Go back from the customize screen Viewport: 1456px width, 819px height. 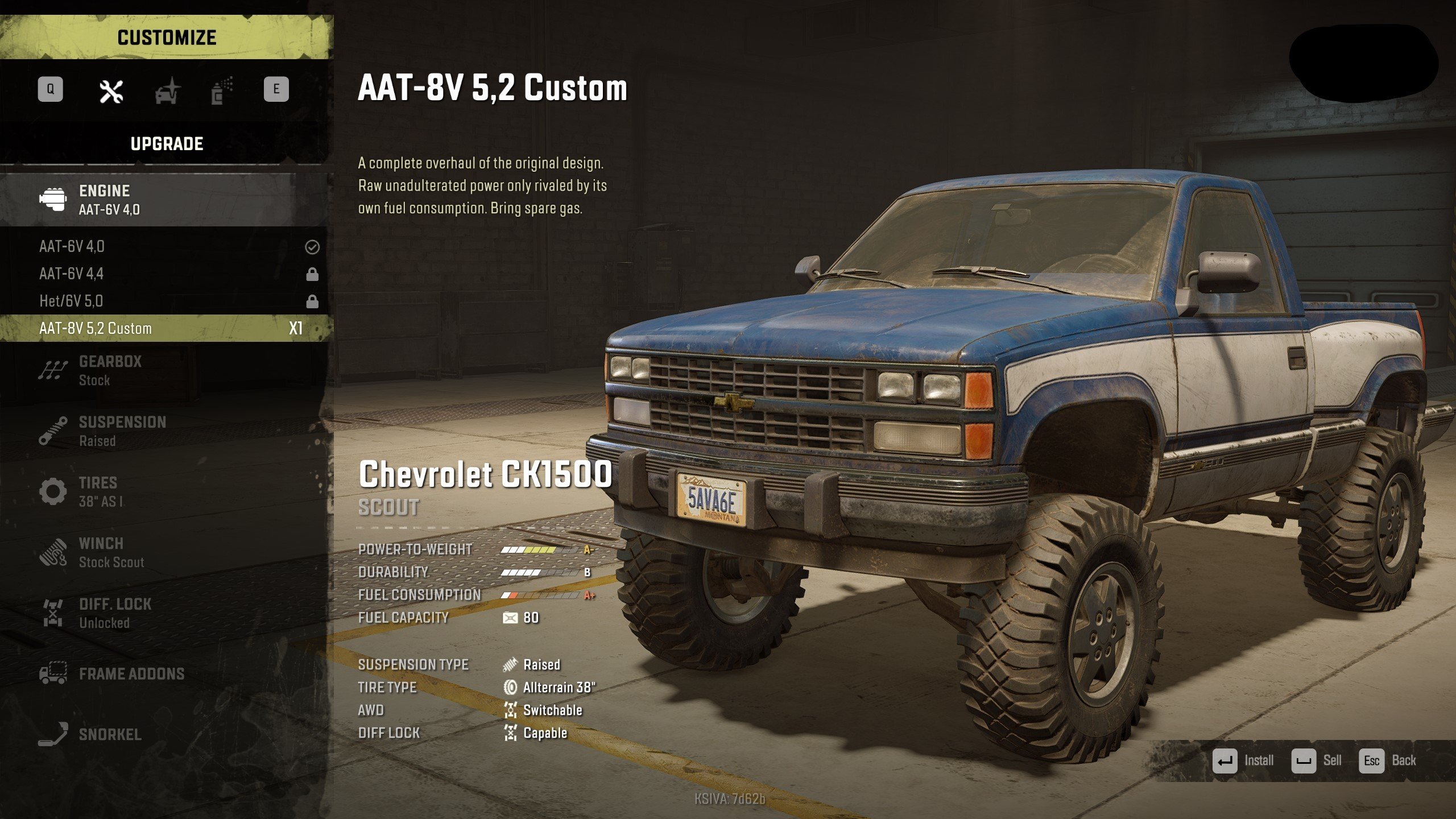tap(1388, 761)
